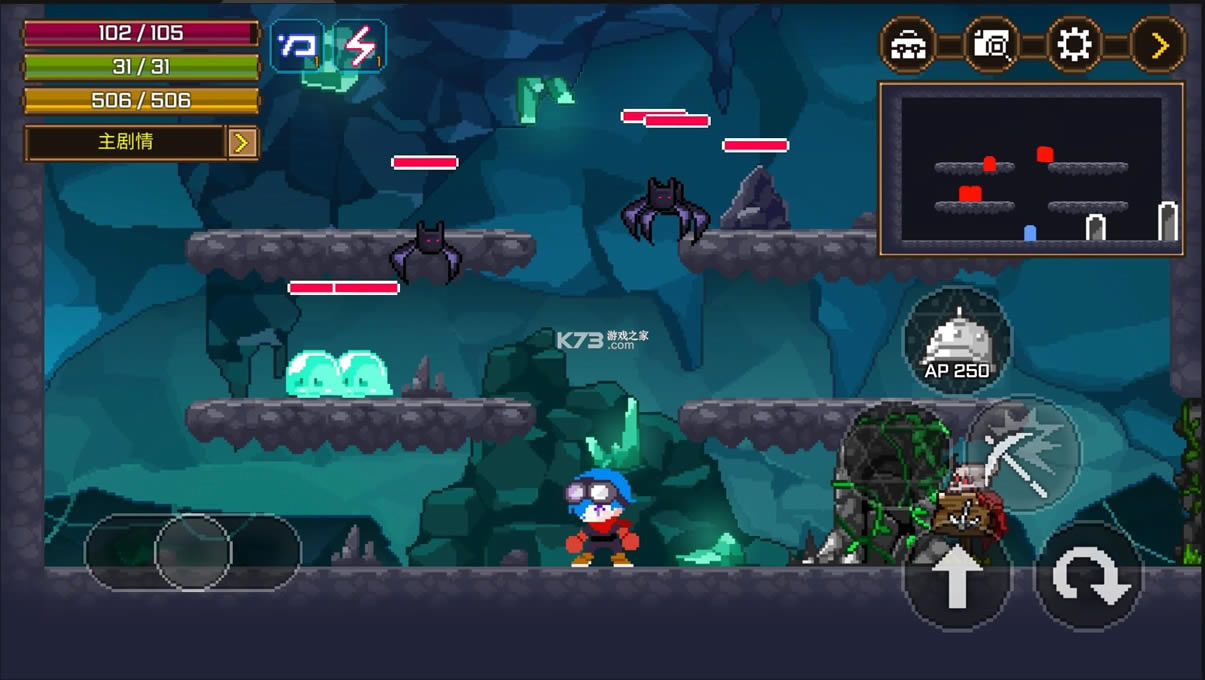Click the cave minimap

tap(1031, 169)
